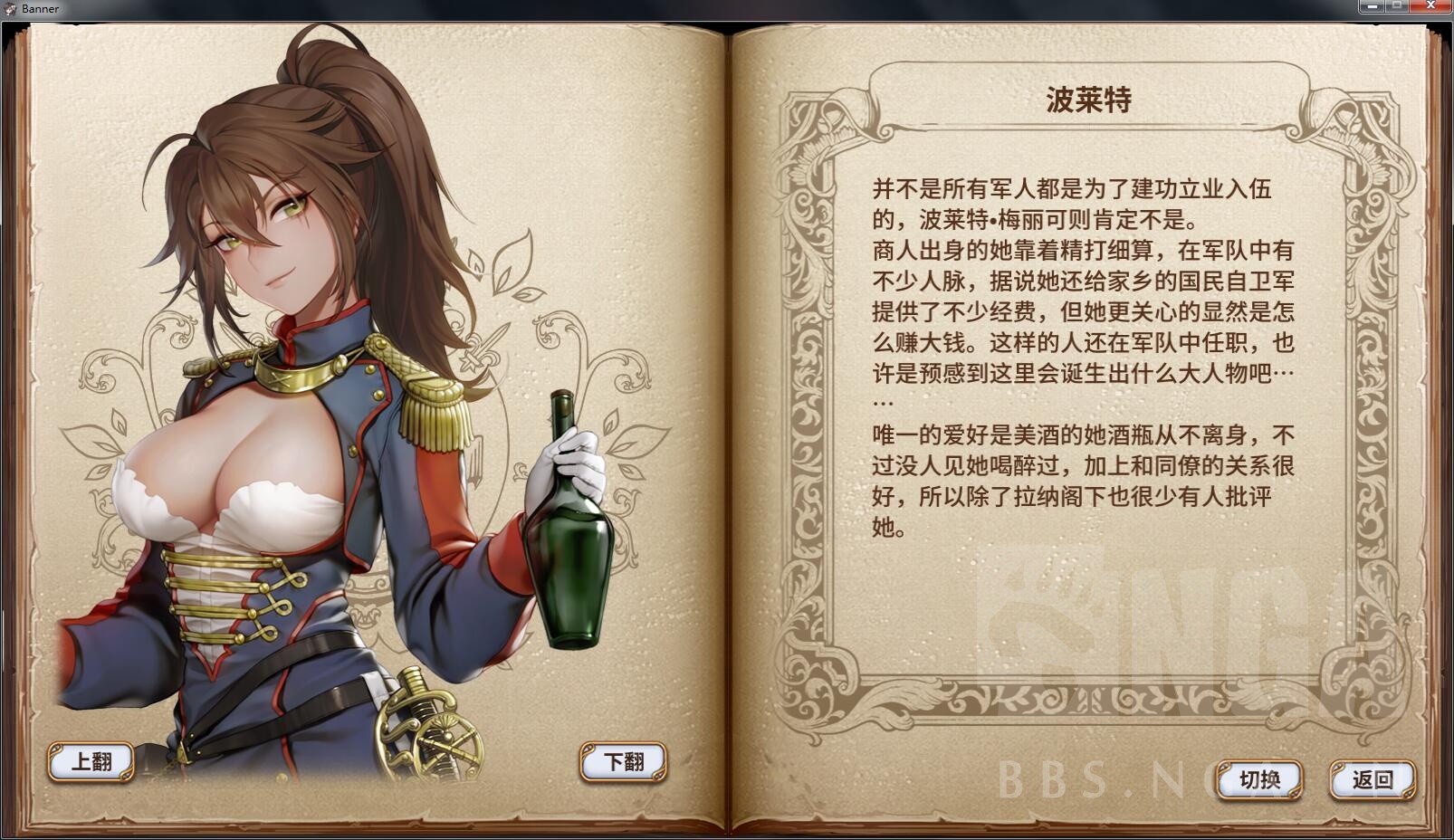Click the lion watermark emblem on the right page
The height and width of the screenshot is (840, 1454).
pos(1050,616)
